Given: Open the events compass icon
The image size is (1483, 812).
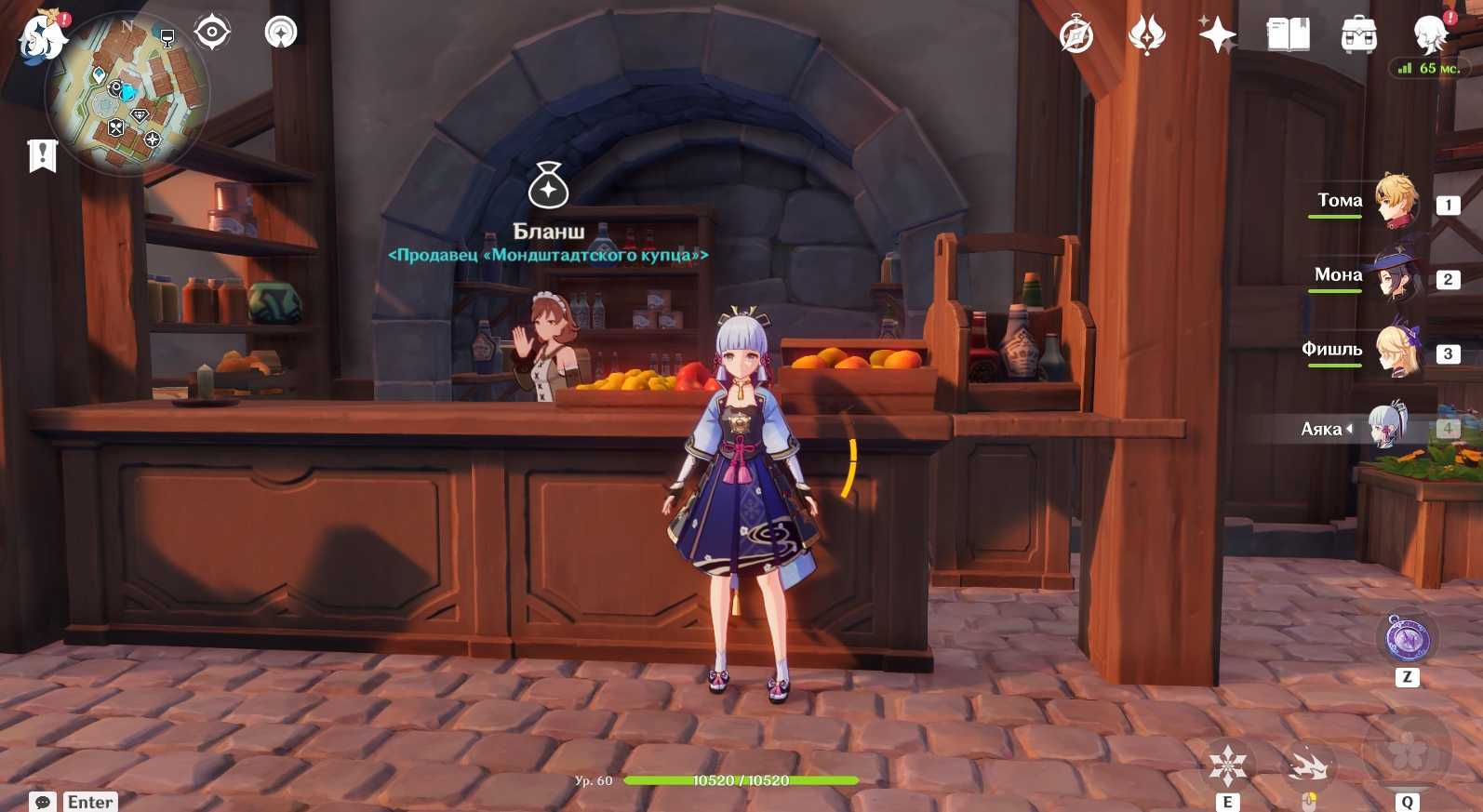Looking at the screenshot, I should (1076, 36).
